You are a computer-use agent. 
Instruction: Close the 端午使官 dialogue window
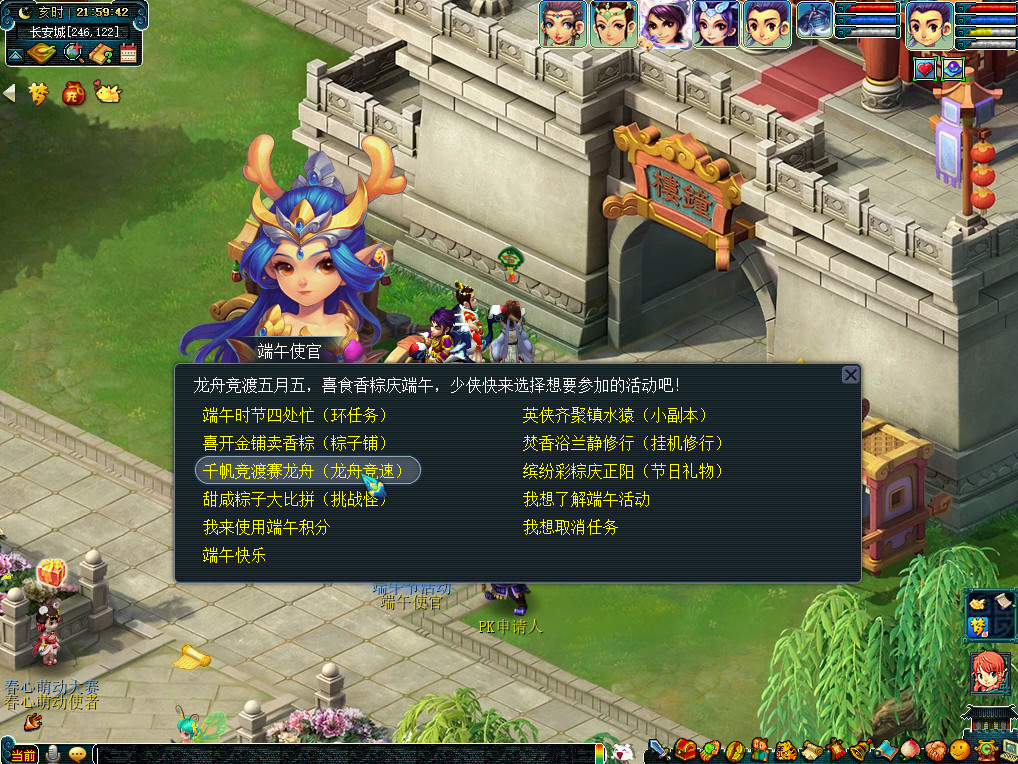850,375
